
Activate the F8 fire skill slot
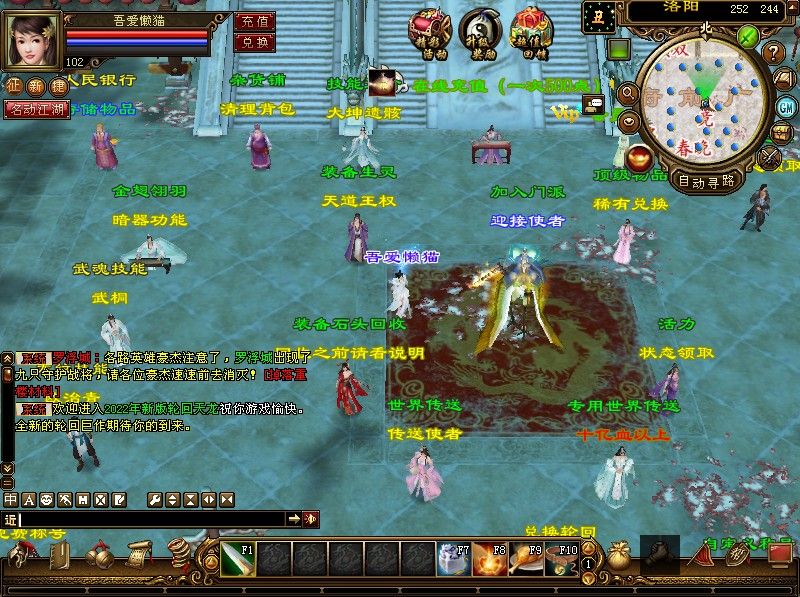(x=489, y=558)
